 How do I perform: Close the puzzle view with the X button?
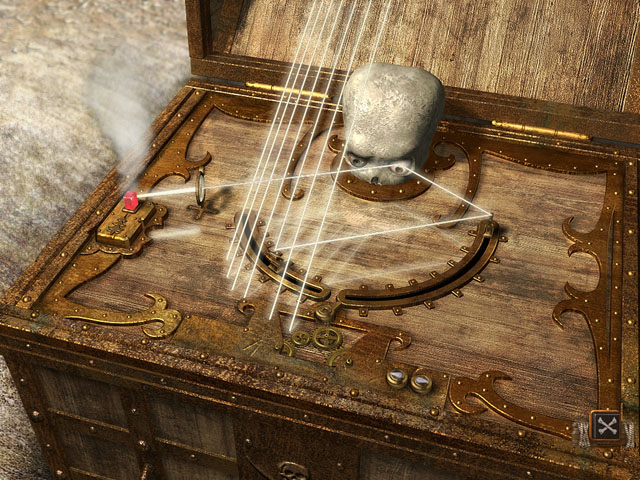(x=605, y=428)
